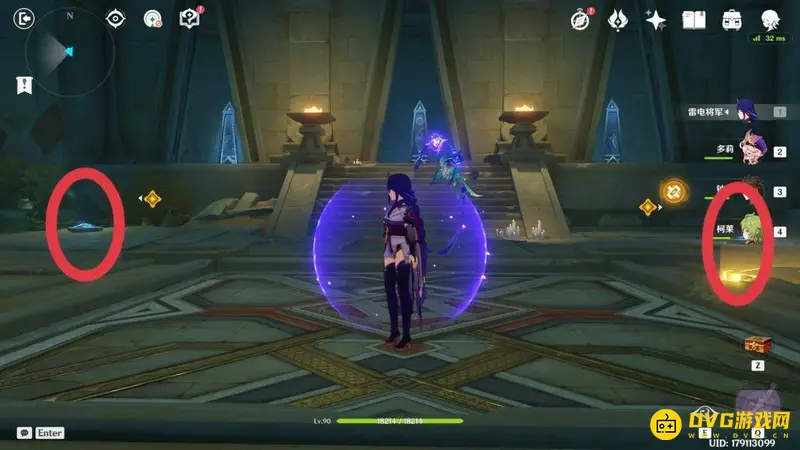
Task: Select 雷电将军 in the party list
Action: [745, 112]
